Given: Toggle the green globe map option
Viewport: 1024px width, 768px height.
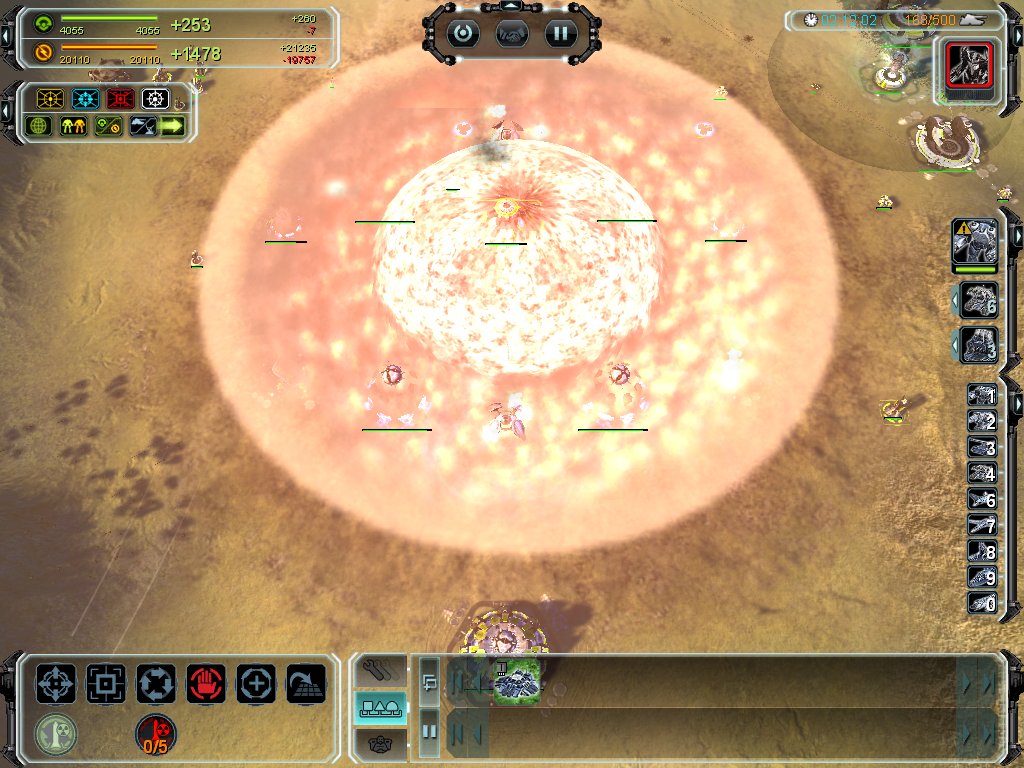Looking at the screenshot, I should pos(40,126).
